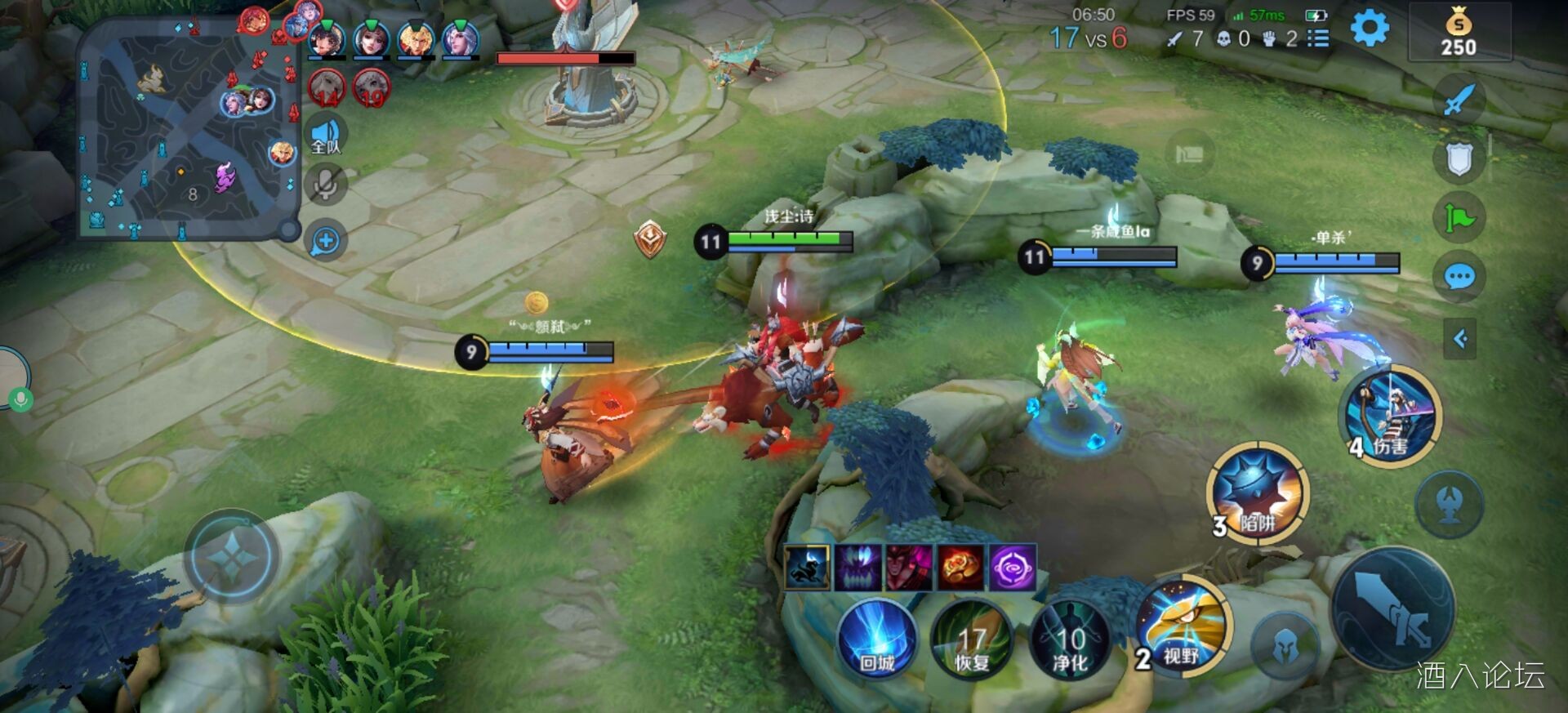This screenshot has height=713, width=1568.
Task: Open the scoreboard list icon
Action: (x=1317, y=38)
